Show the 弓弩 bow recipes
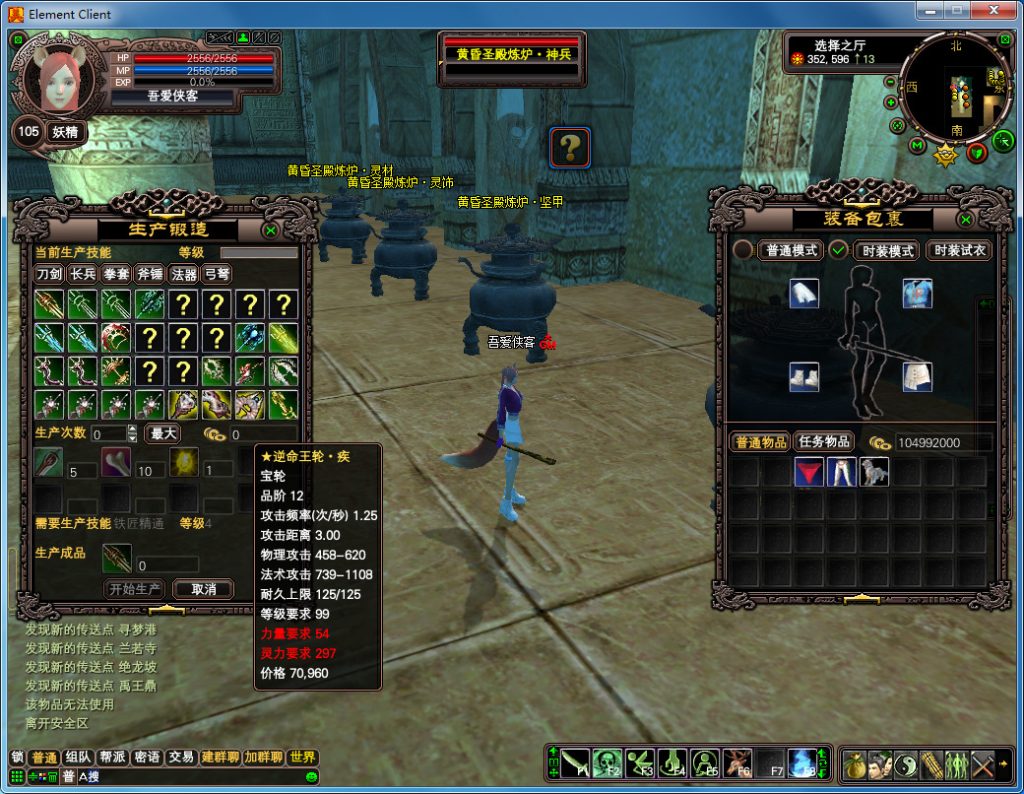Image resolution: width=1024 pixels, height=794 pixels. coord(216,274)
